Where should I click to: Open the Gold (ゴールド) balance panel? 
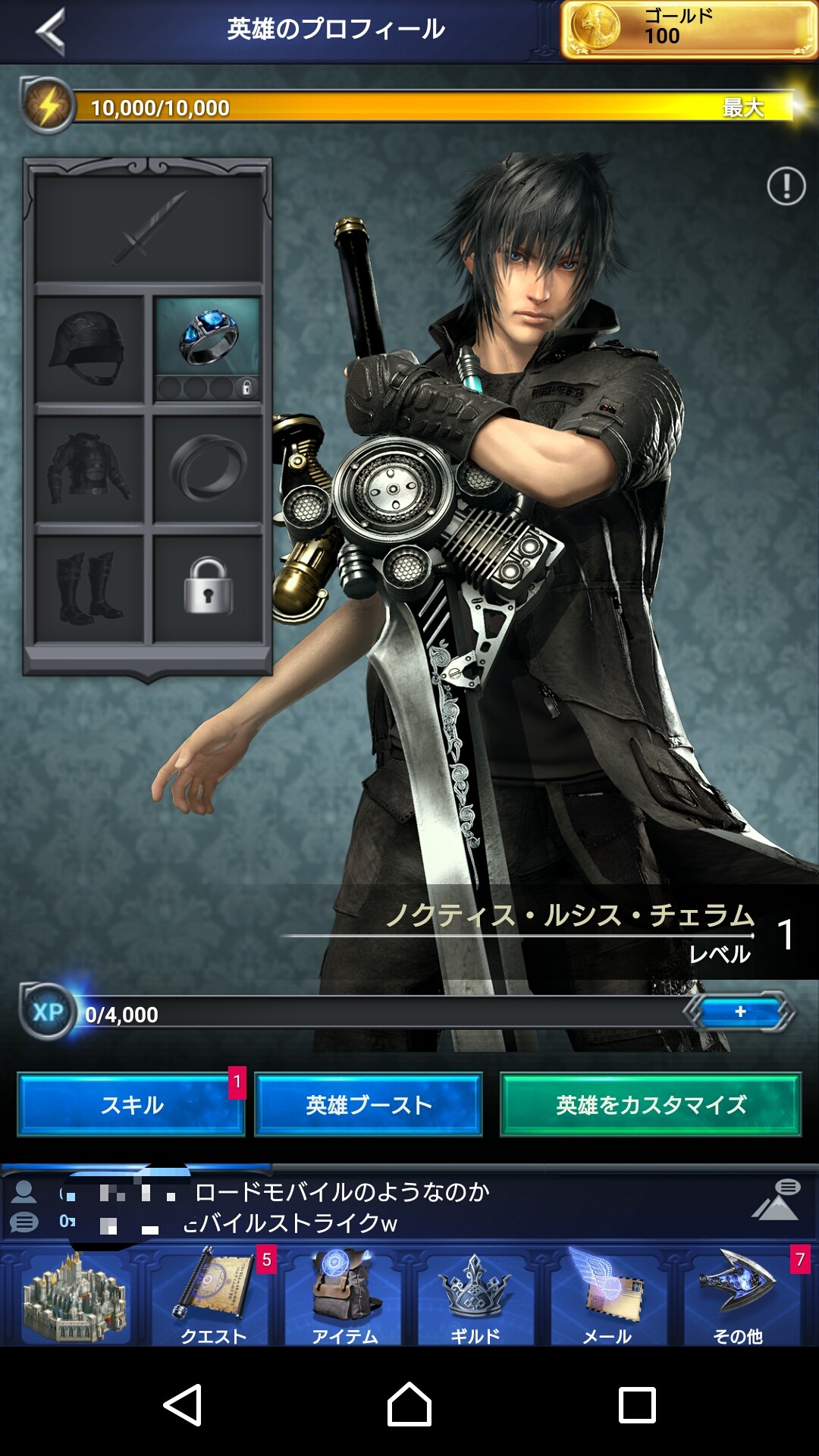coord(689,30)
